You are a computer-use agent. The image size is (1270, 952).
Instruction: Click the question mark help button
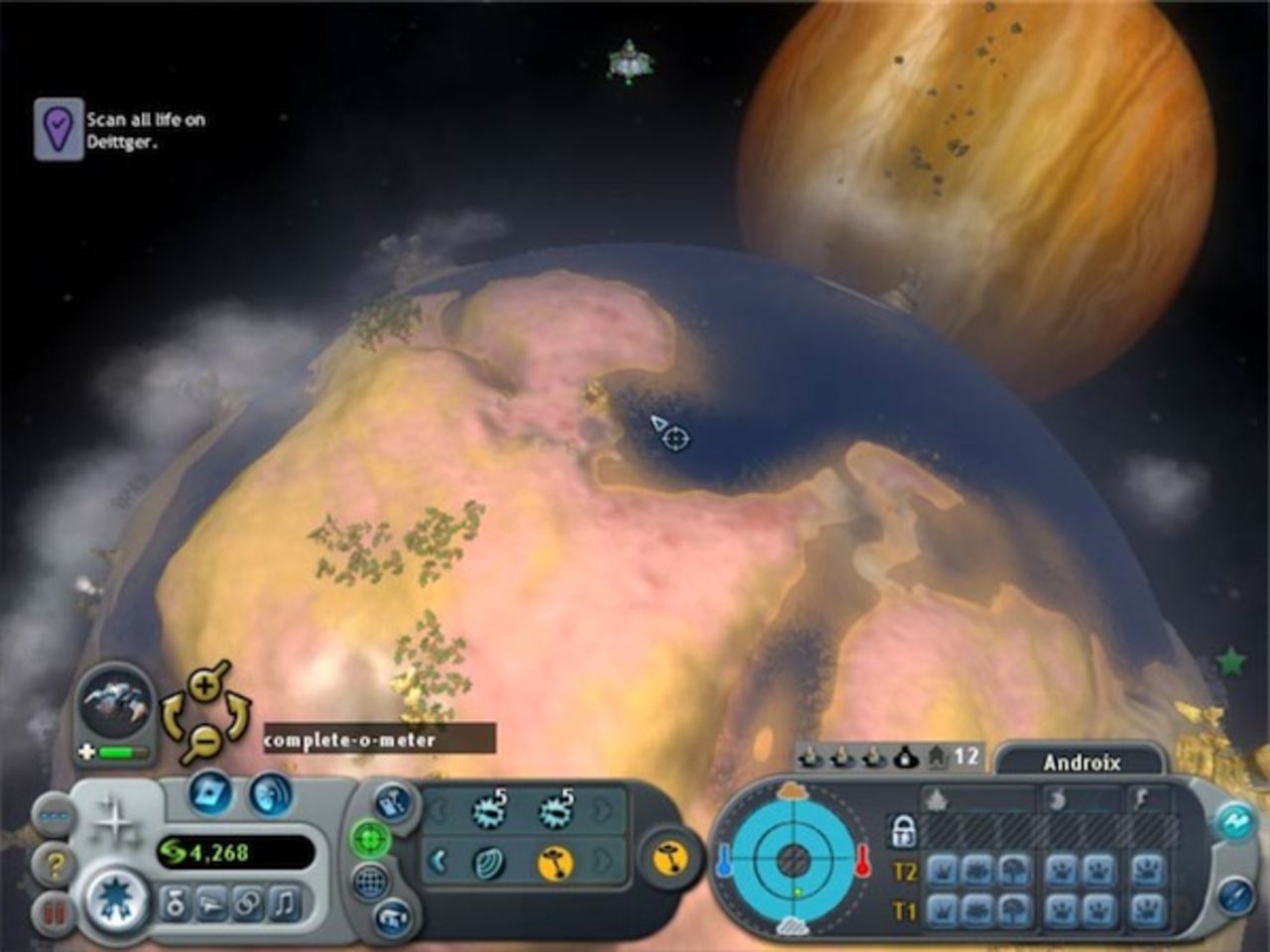[x=54, y=865]
